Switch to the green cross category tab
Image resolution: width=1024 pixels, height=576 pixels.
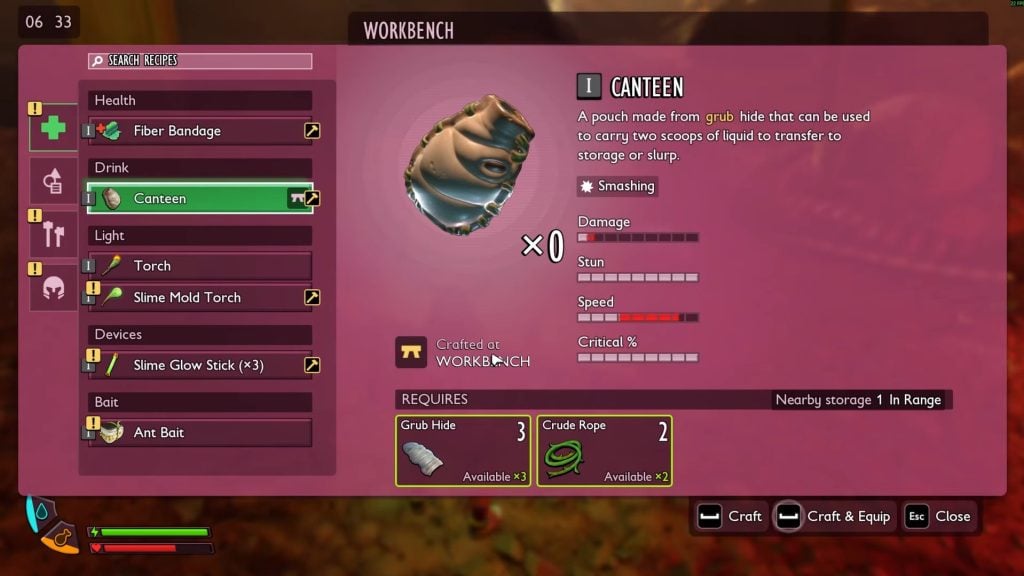(53, 128)
